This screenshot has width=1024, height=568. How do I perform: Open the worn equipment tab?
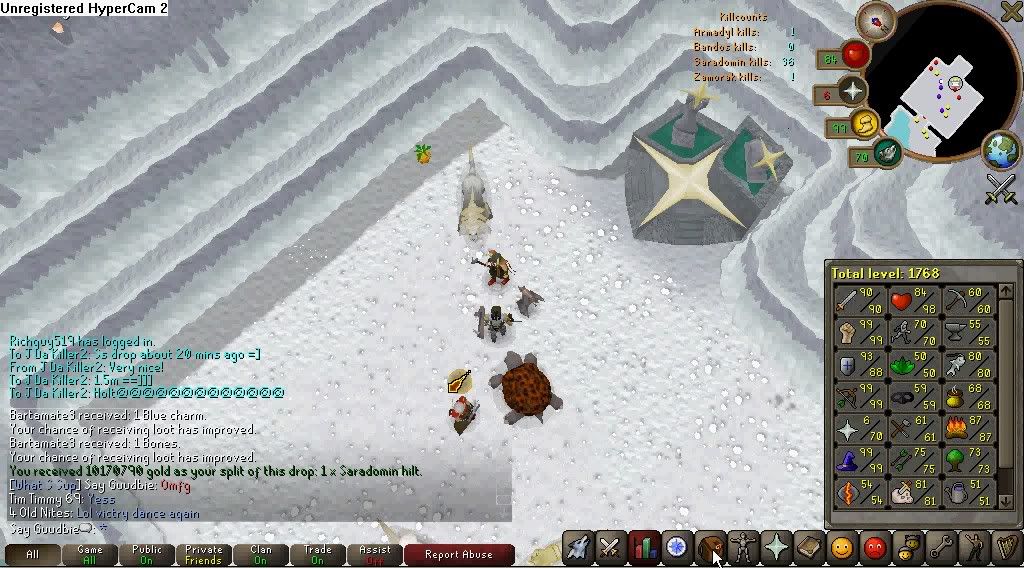742,547
